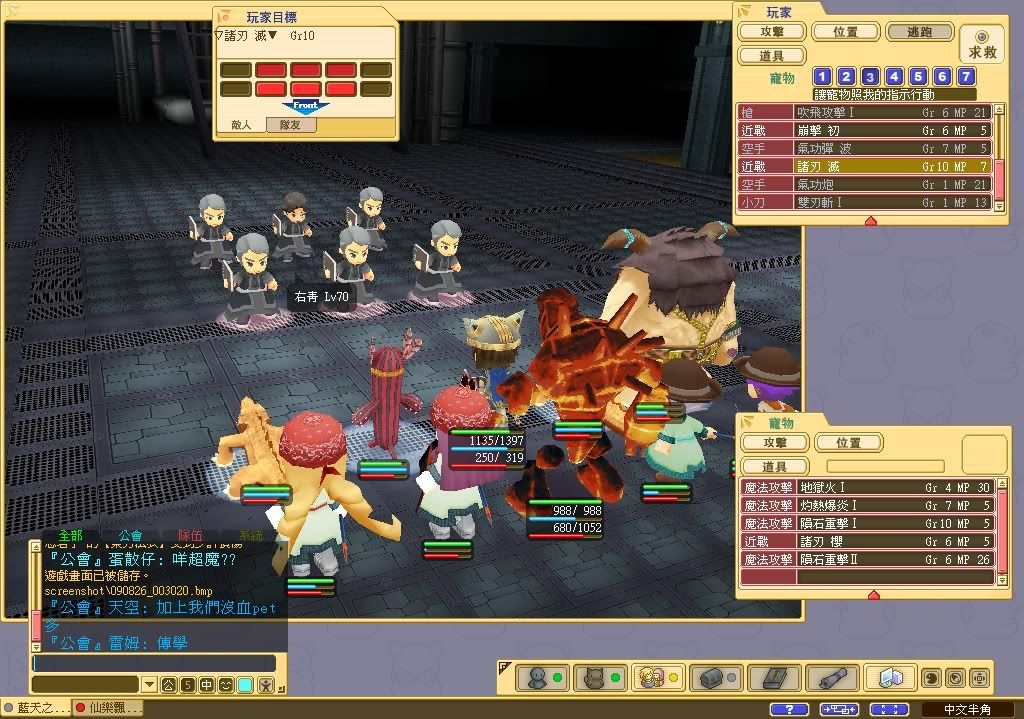Call for help with 求救 button

981,45
